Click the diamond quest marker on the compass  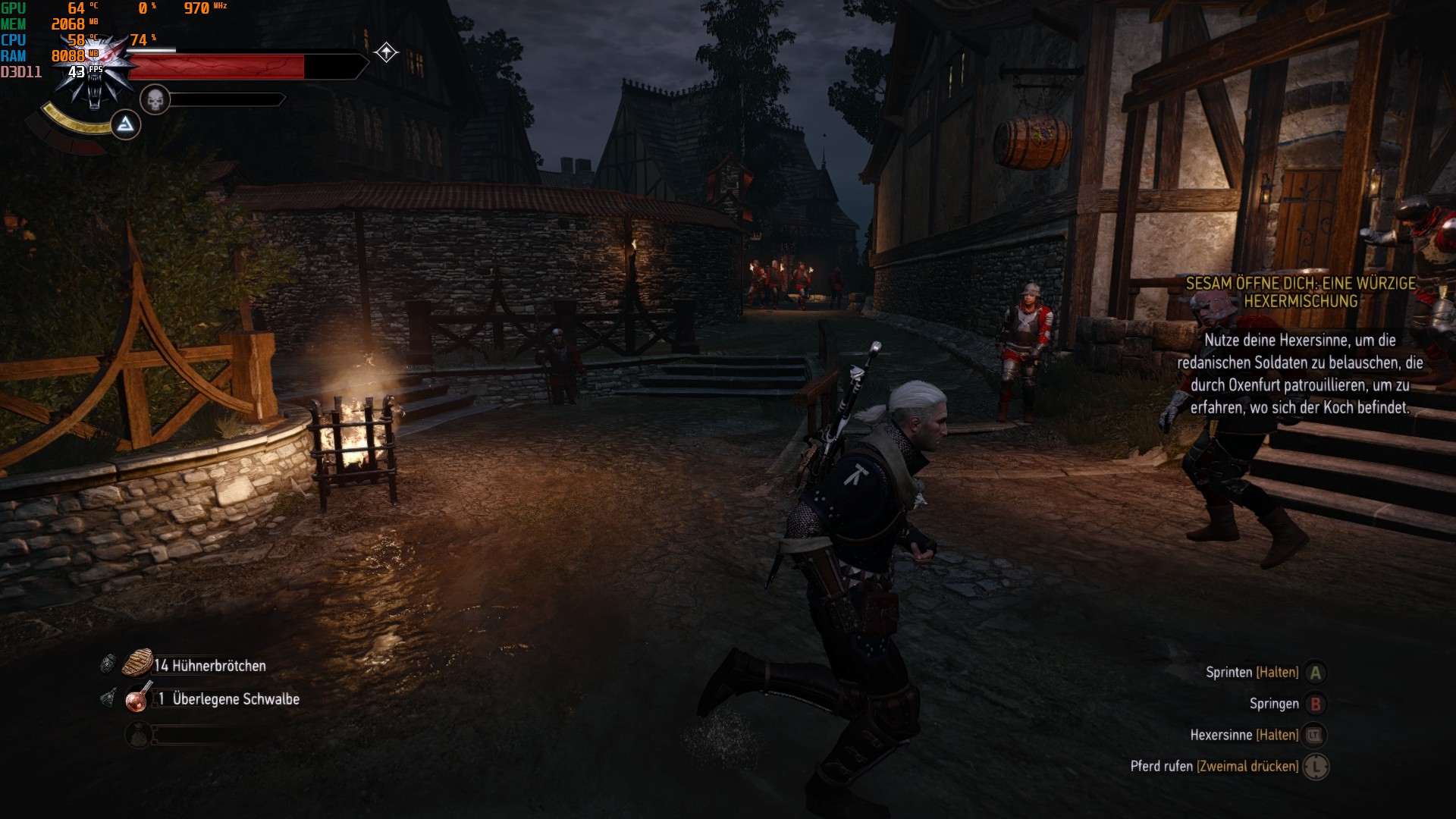coord(387,52)
